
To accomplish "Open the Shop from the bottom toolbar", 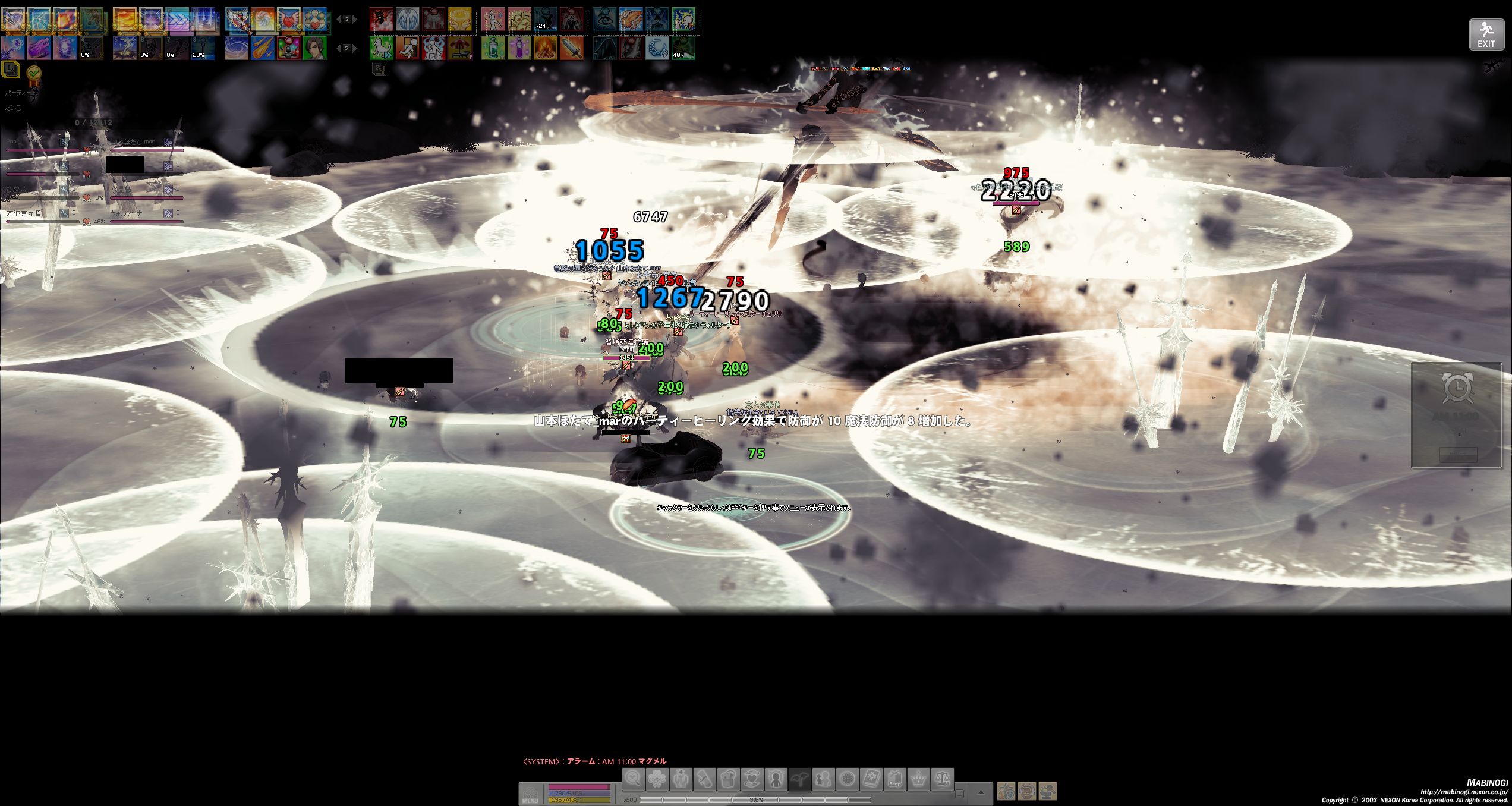I will (x=895, y=779).
